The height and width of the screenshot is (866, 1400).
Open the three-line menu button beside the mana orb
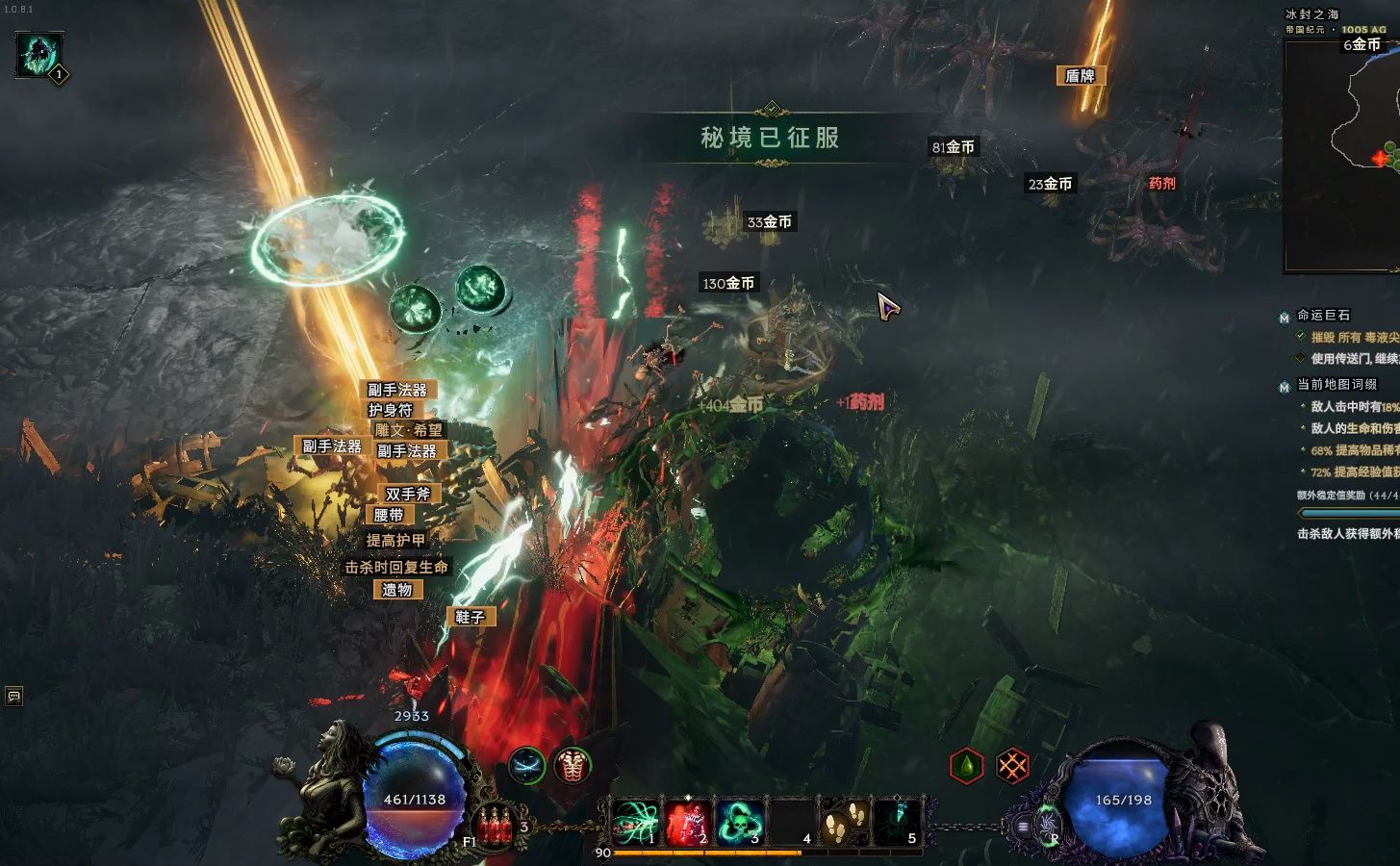click(1023, 826)
